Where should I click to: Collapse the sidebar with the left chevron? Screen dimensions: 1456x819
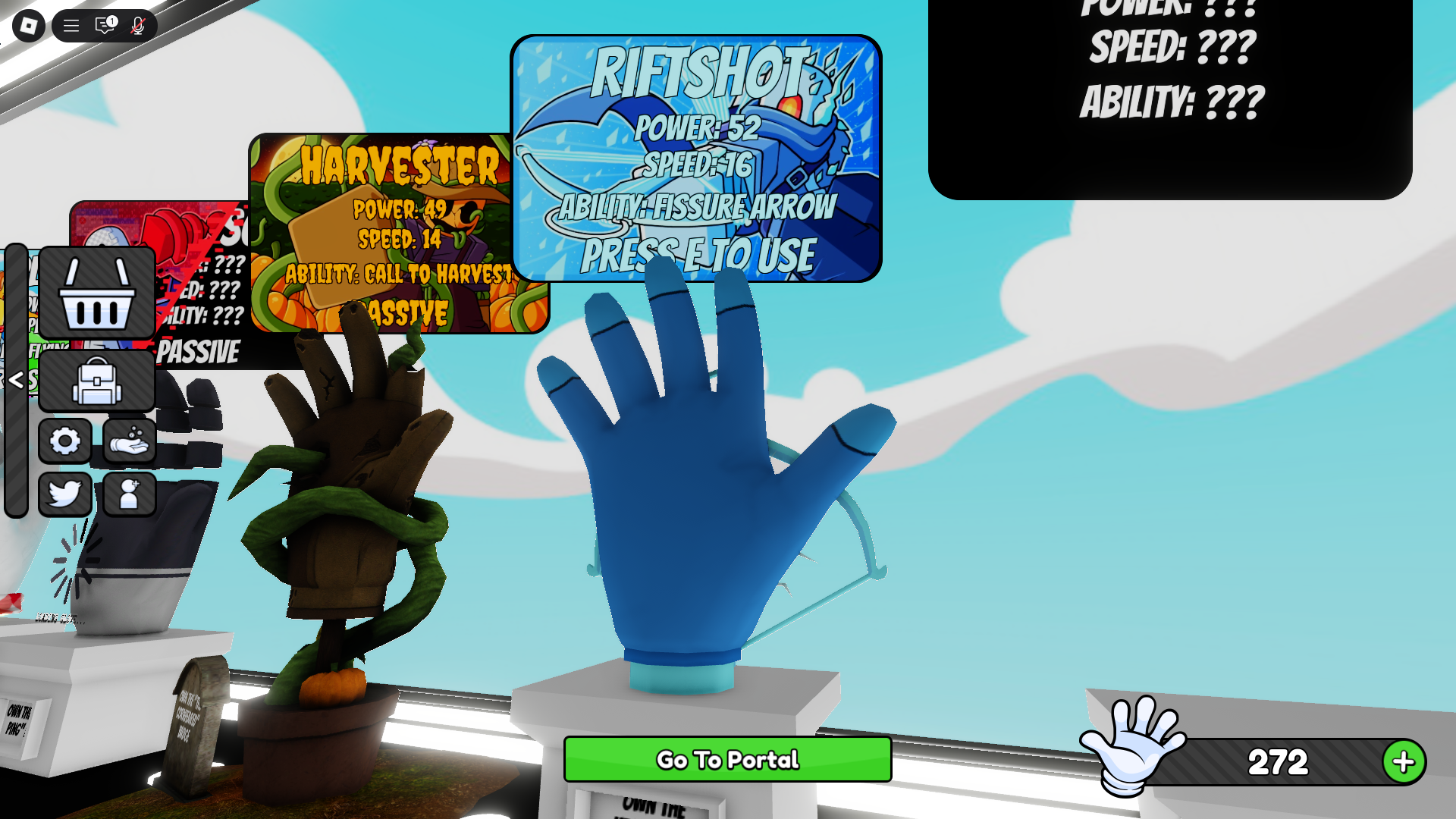(x=17, y=381)
